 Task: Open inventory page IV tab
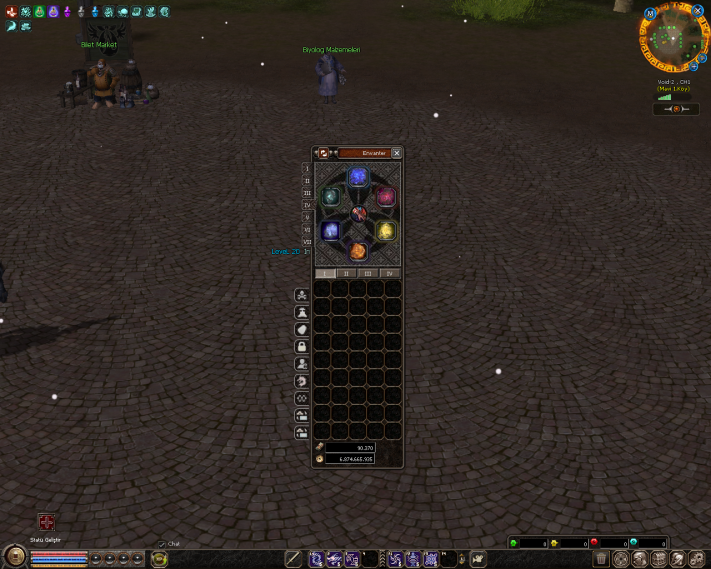pos(390,273)
